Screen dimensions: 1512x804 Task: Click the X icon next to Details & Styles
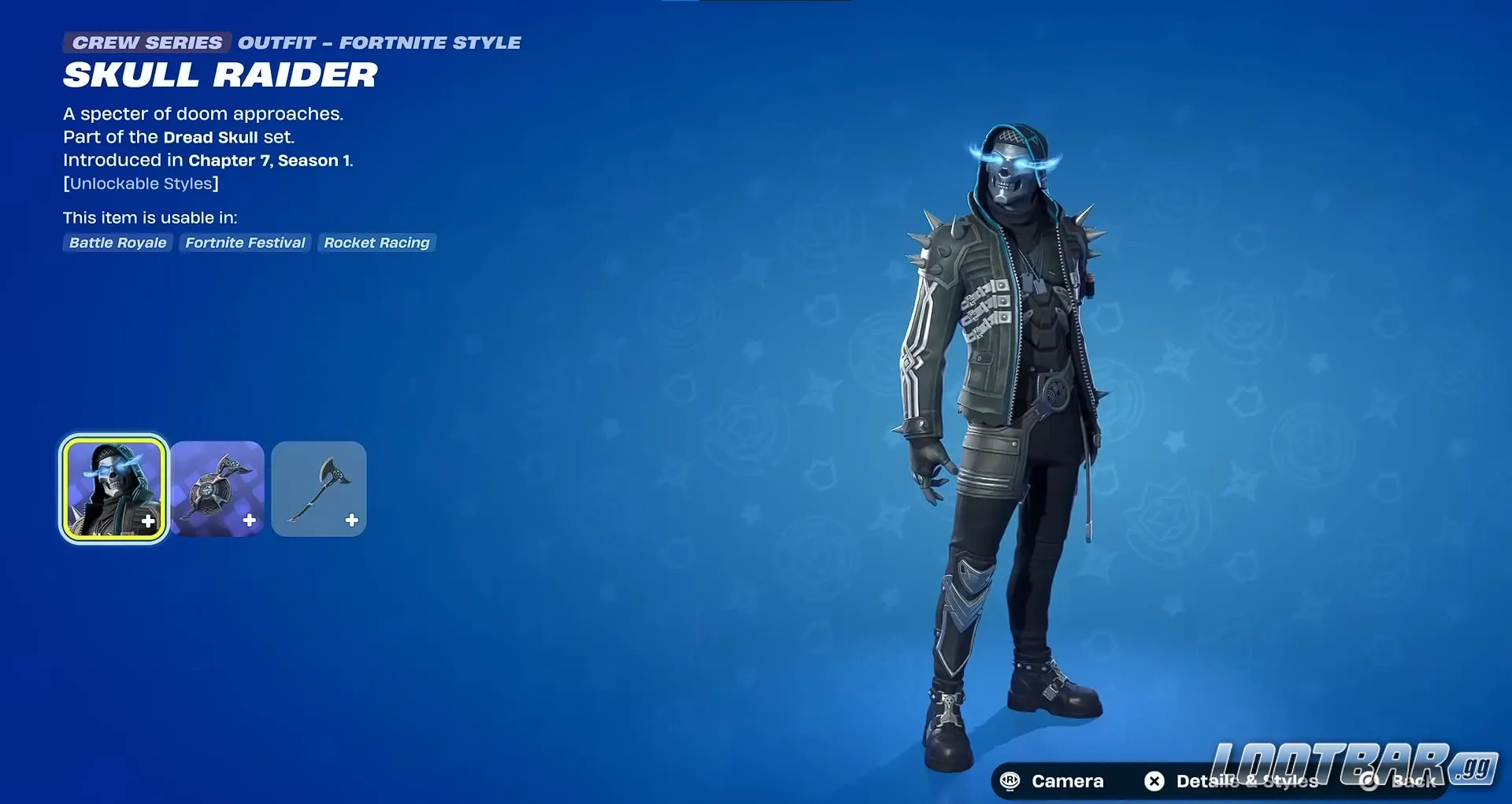click(x=1154, y=781)
